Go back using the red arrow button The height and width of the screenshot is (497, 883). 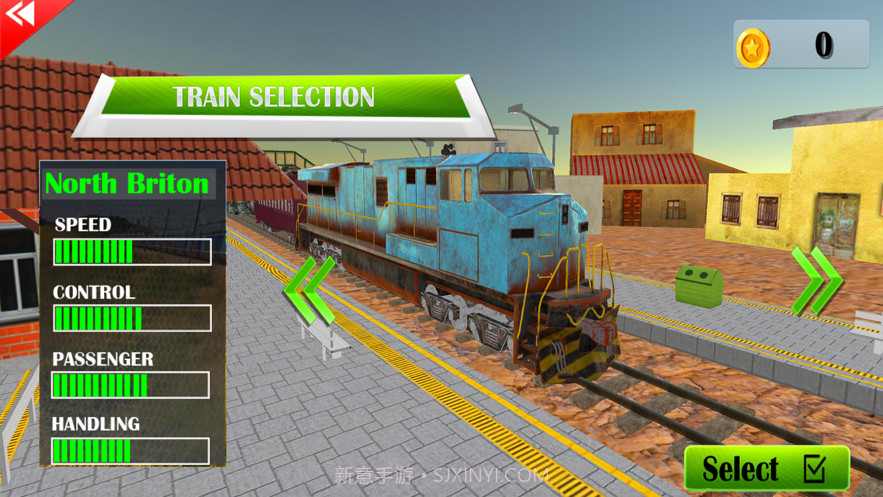tap(20, 17)
